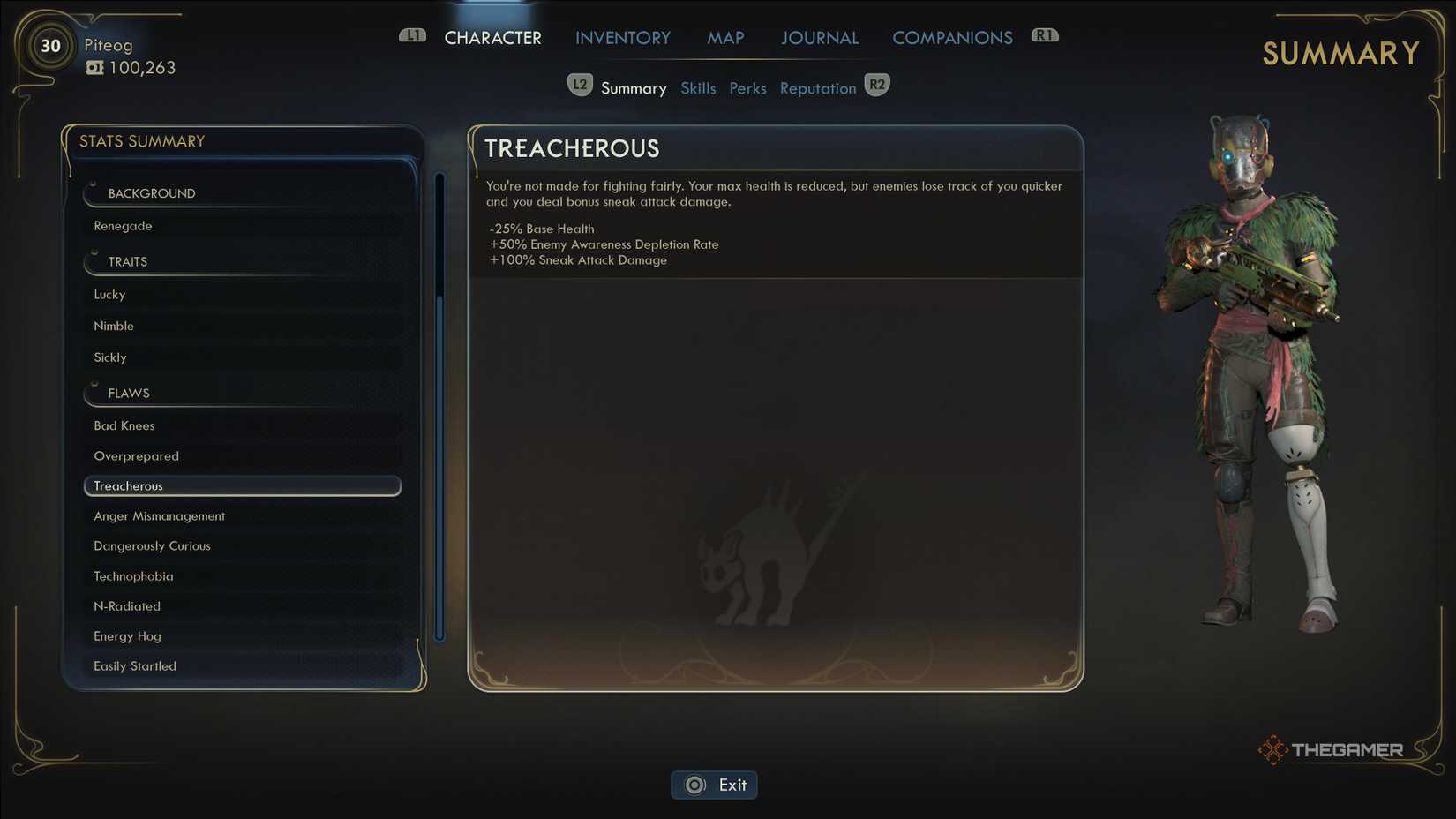This screenshot has height=819, width=1456.
Task: Collapse the TRAITS section
Action: [x=126, y=261]
